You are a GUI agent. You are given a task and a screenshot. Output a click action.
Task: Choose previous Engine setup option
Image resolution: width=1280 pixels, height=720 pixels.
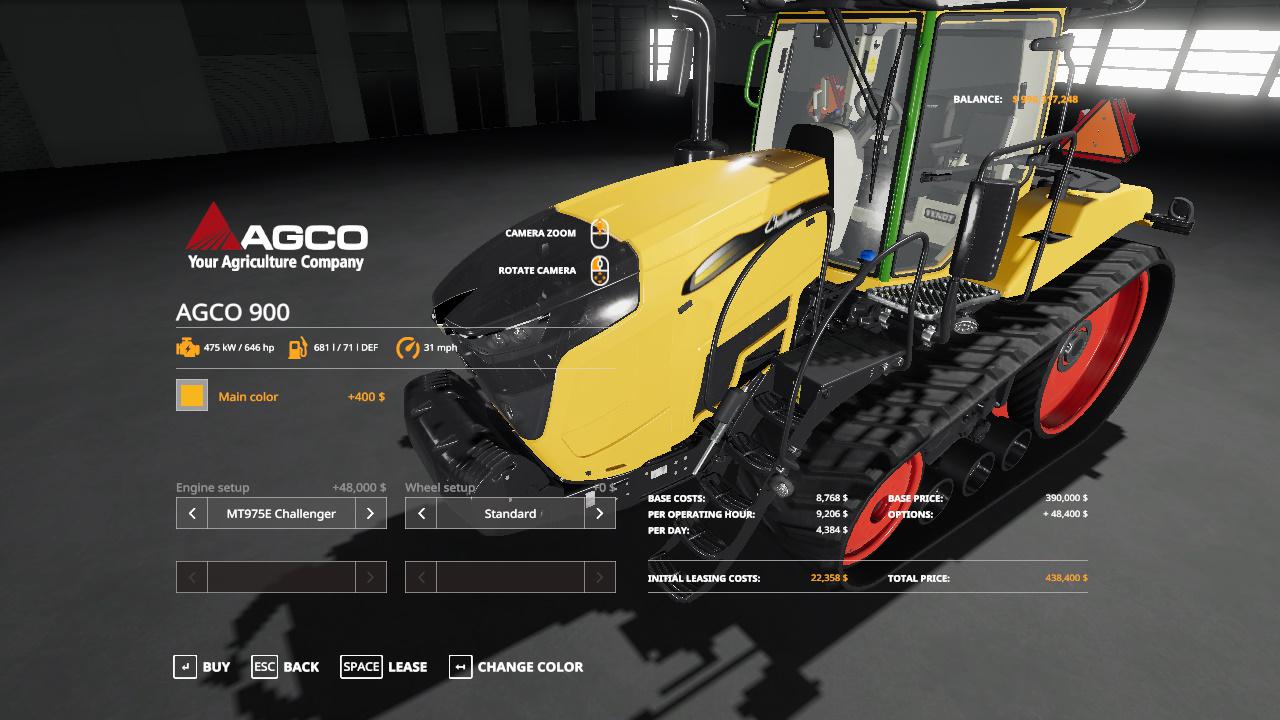tap(192, 514)
